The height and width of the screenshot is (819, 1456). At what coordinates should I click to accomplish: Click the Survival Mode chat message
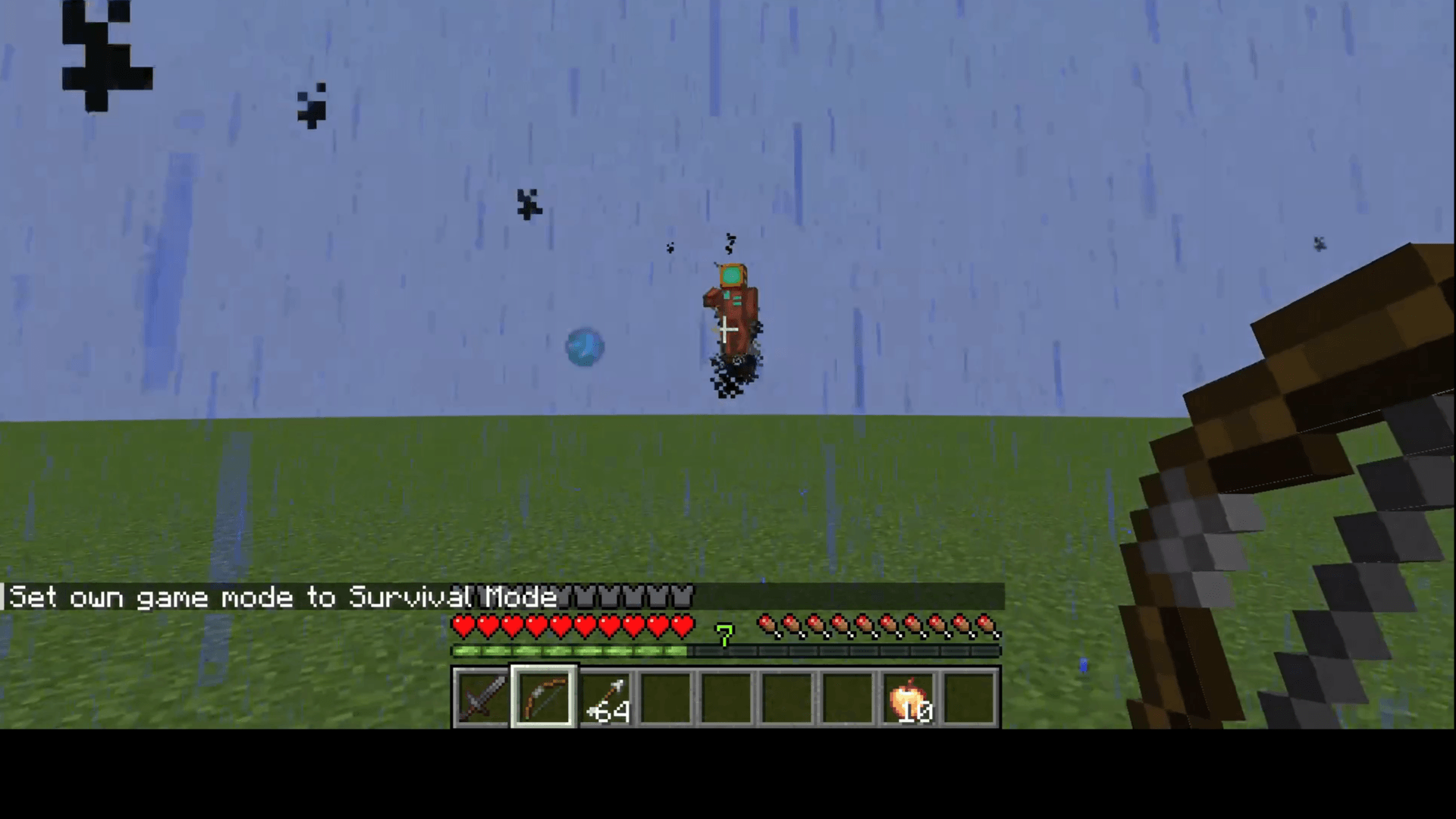pyautogui.click(x=281, y=598)
